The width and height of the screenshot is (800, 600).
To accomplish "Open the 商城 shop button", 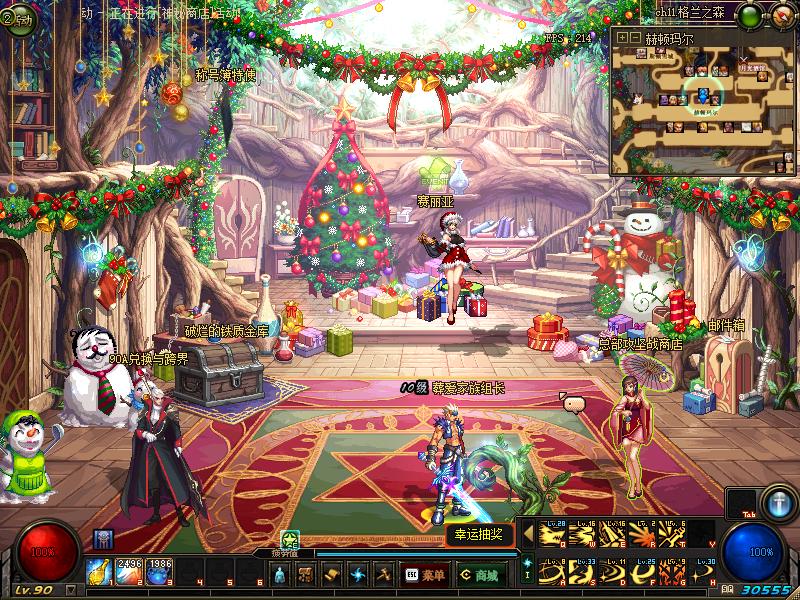I will 479,575.
